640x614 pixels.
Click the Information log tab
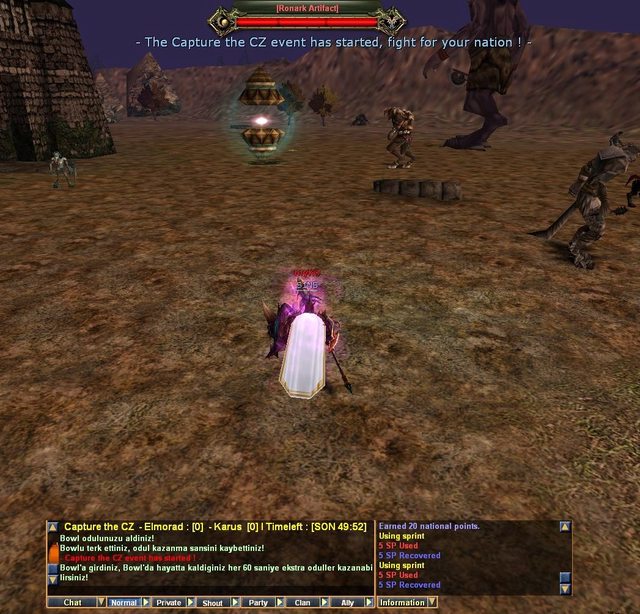pos(402,603)
